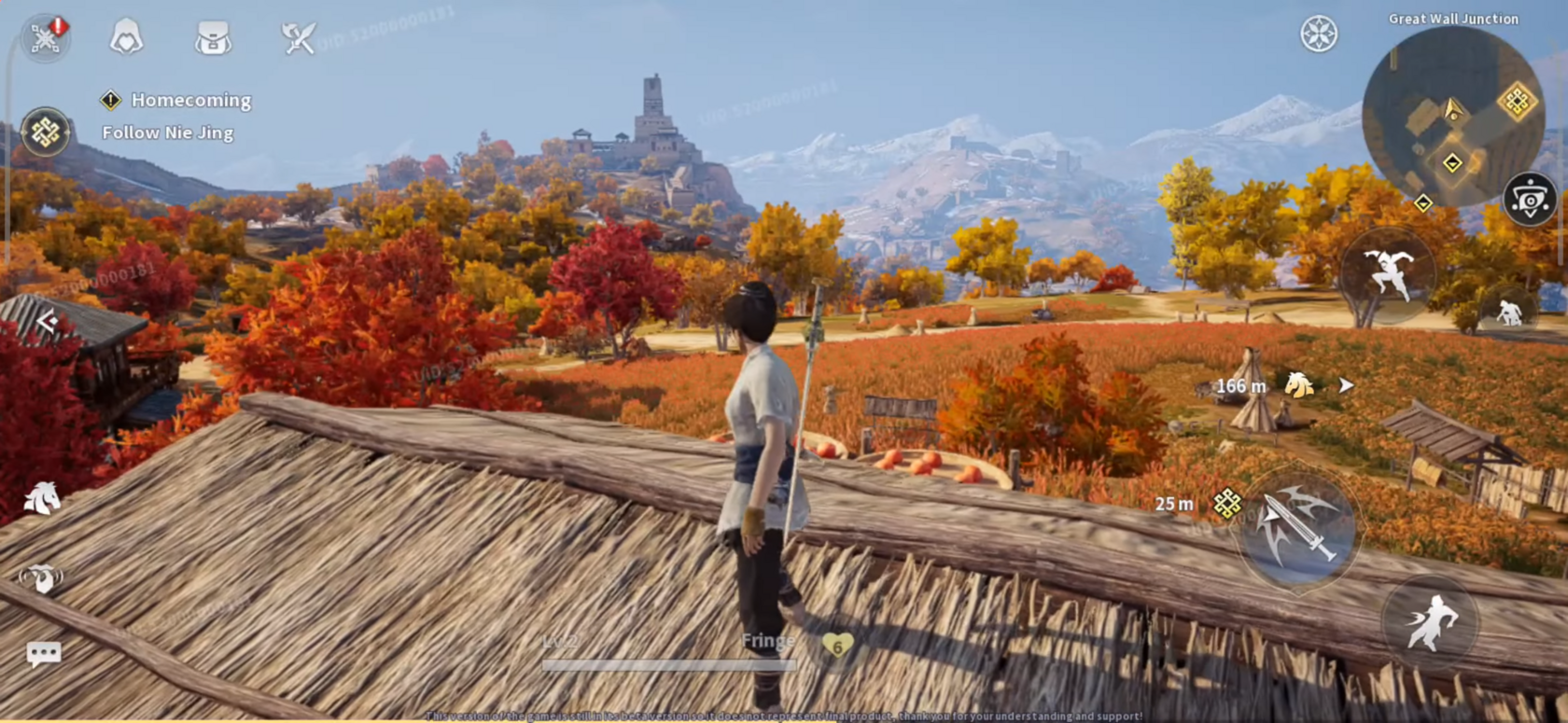Toggle the eye perception skill button
This screenshot has width=1568, height=723.
coord(1530,199)
